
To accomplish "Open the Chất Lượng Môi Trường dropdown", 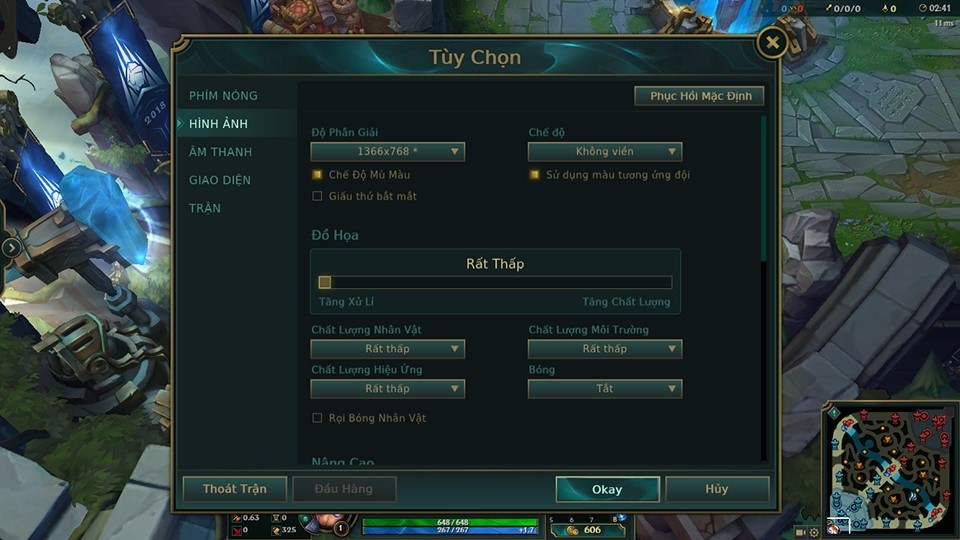I will point(605,349).
